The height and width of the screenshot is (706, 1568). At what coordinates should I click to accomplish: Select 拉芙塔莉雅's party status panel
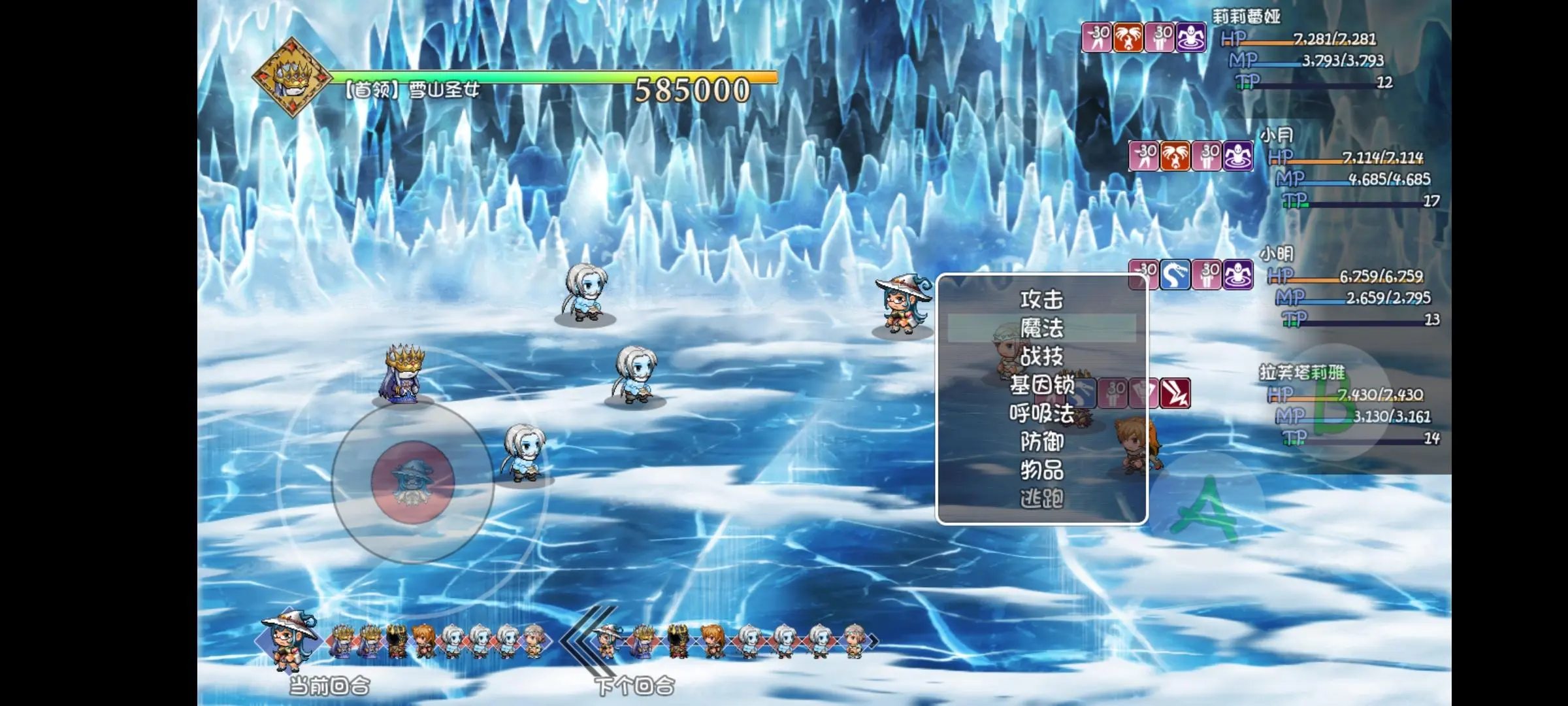[x=1349, y=407]
